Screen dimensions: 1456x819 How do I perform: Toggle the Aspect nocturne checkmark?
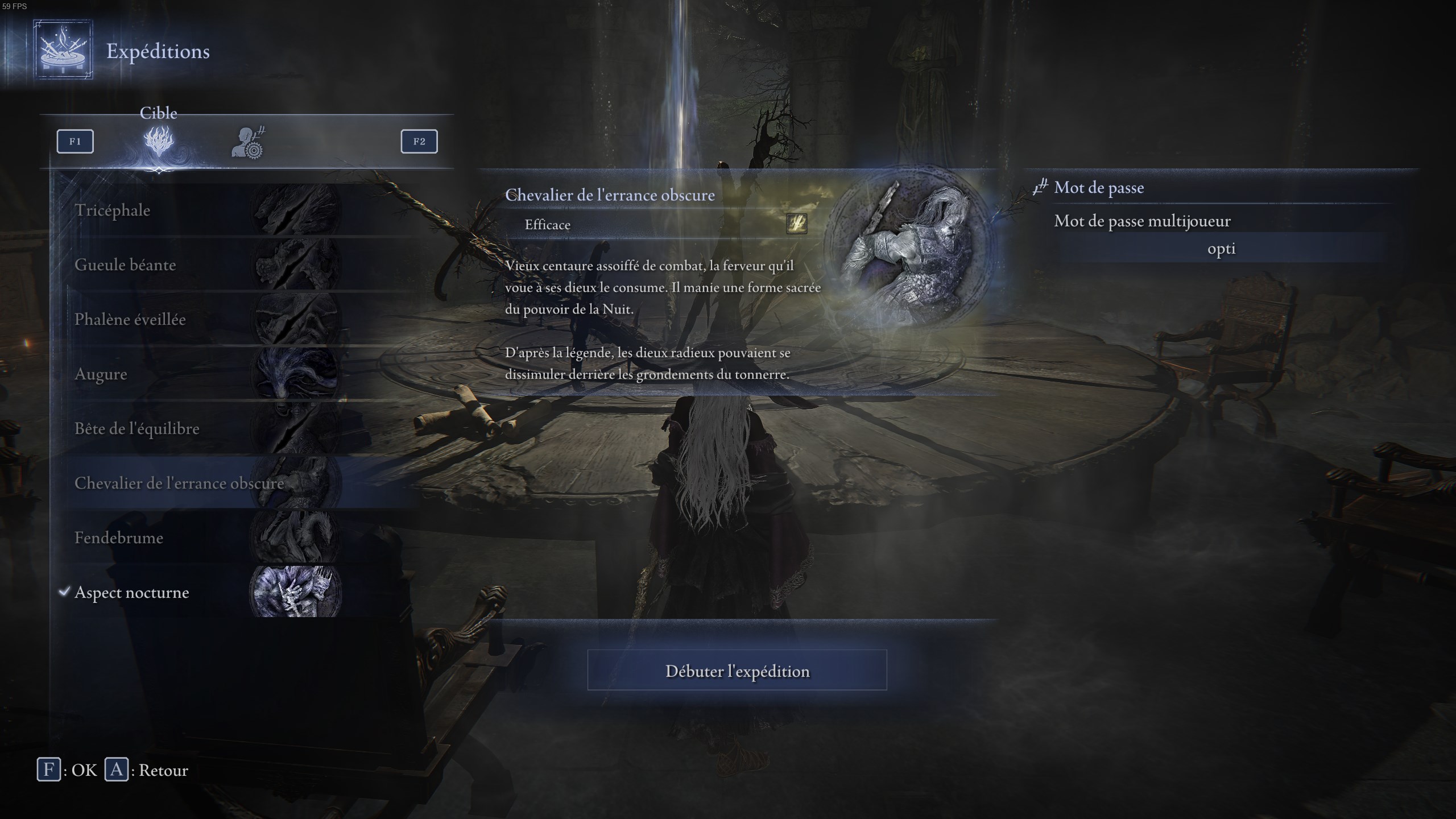coord(64,591)
